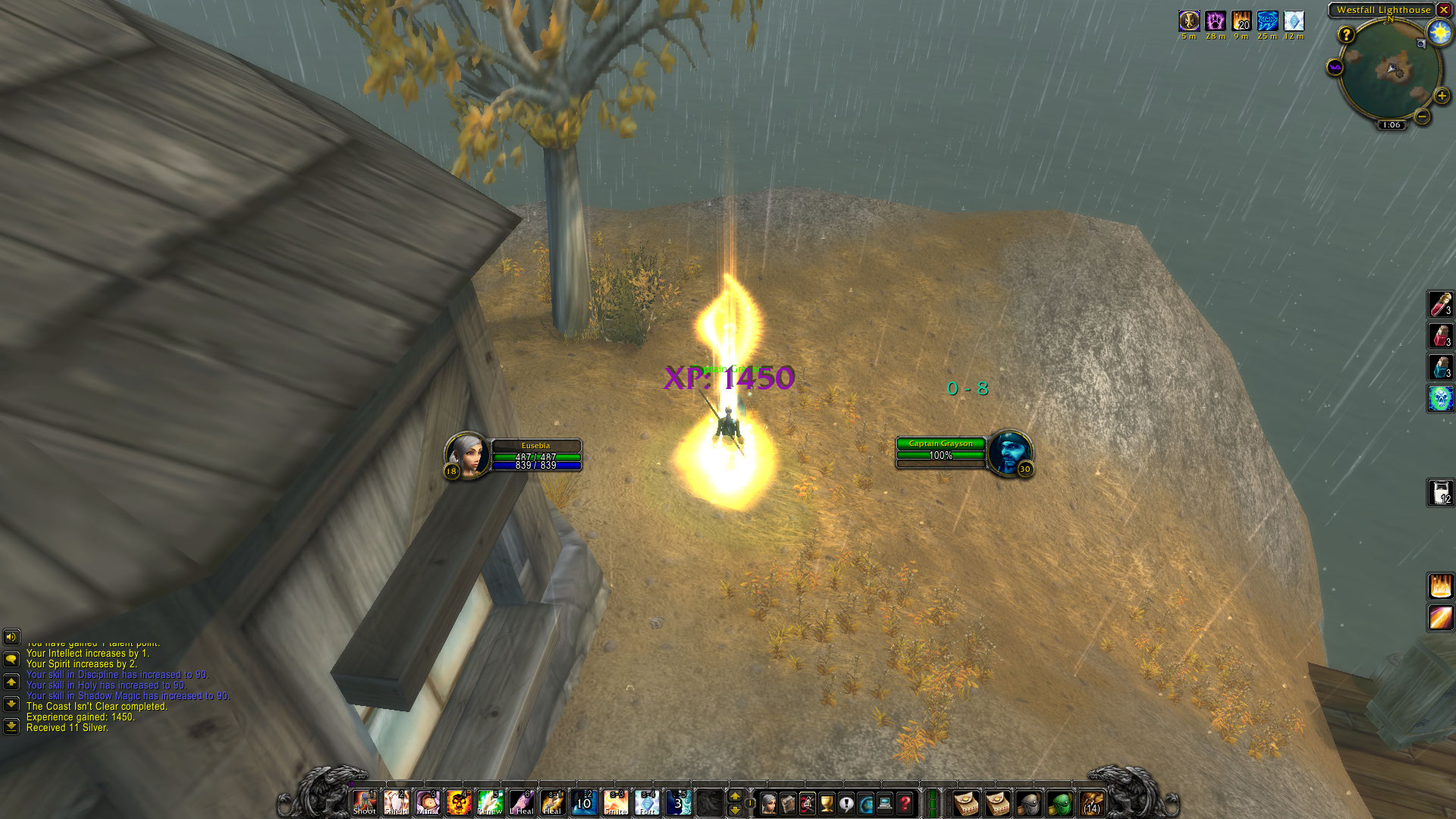Use the green glowing skull ability
The width and height of the screenshot is (1456, 819).
1440,398
